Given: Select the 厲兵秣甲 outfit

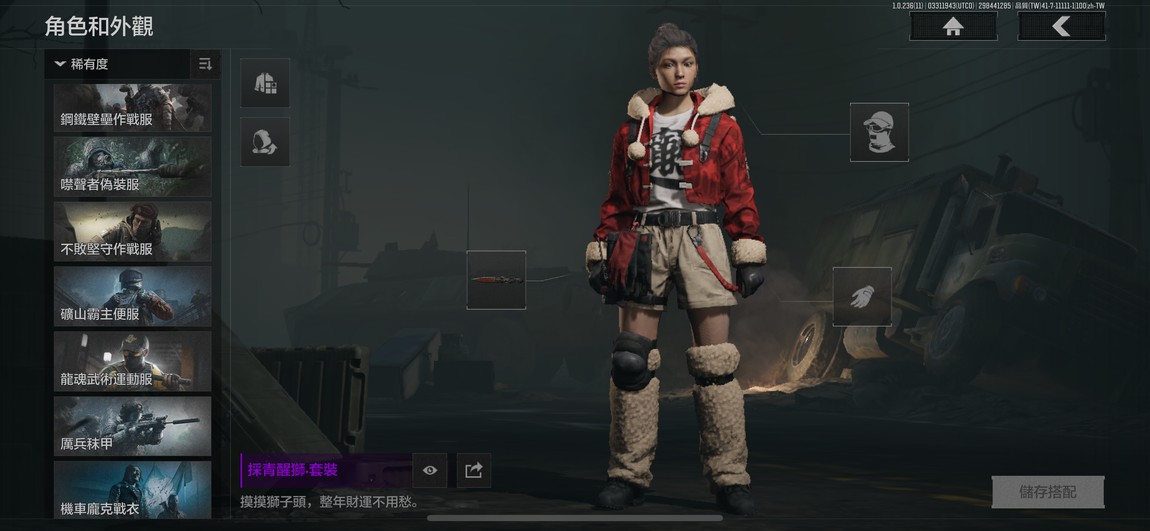Looking at the screenshot, I should (132, 426).
